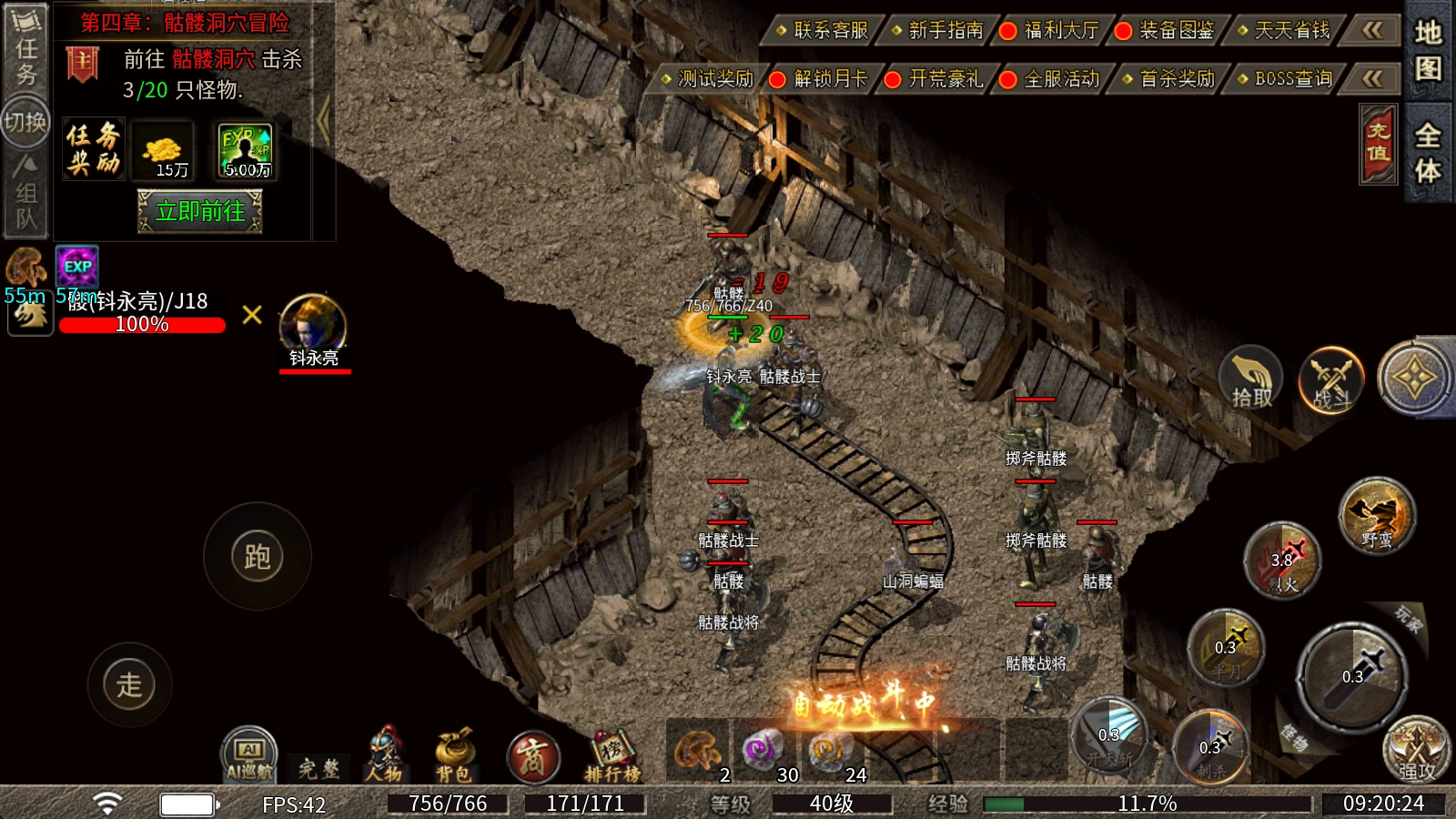This screenshot has width=1456, height=819.
Task: Activate the 野蛮 charge skill
Action: click(1376, 517)
